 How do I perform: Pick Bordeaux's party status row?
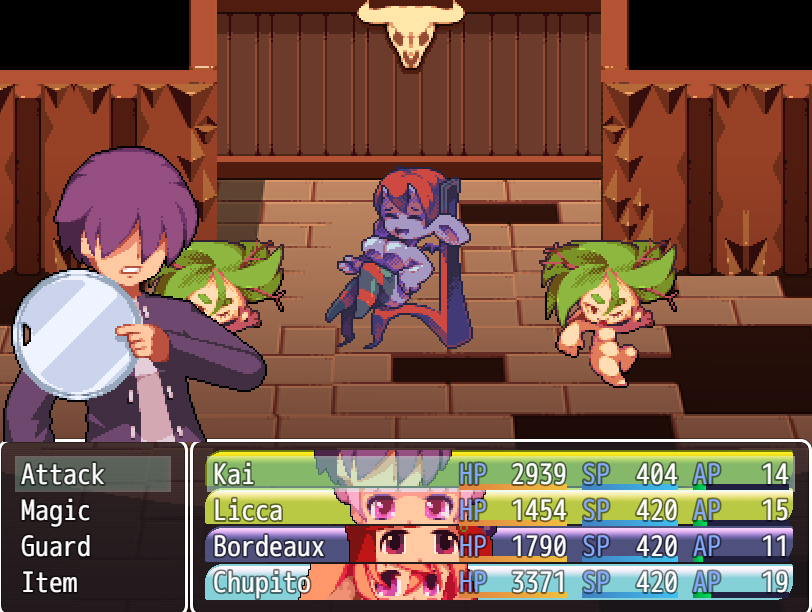(x=500, y=546)
